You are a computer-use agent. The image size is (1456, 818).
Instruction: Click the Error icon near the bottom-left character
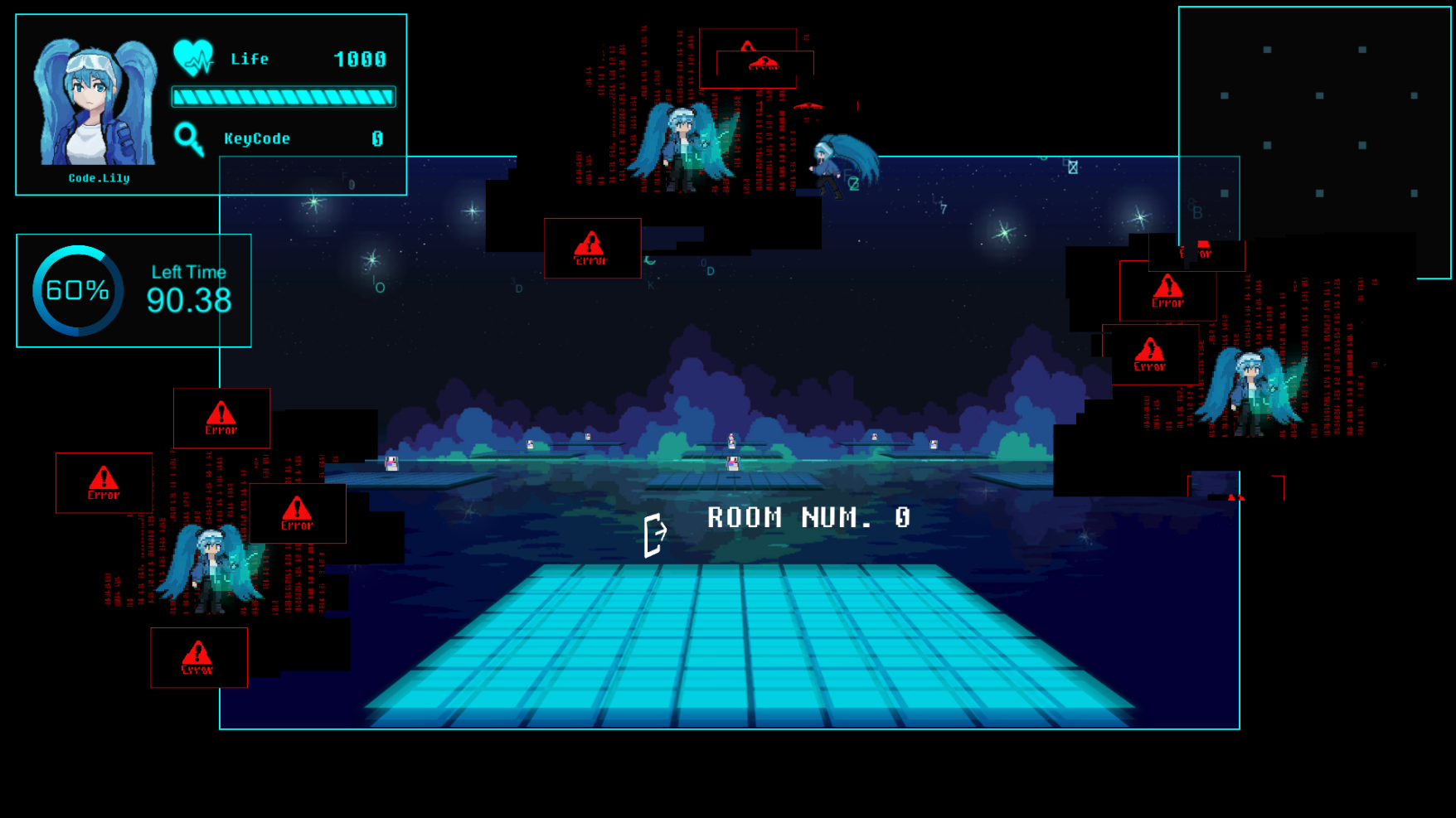[x=197, y=657]
